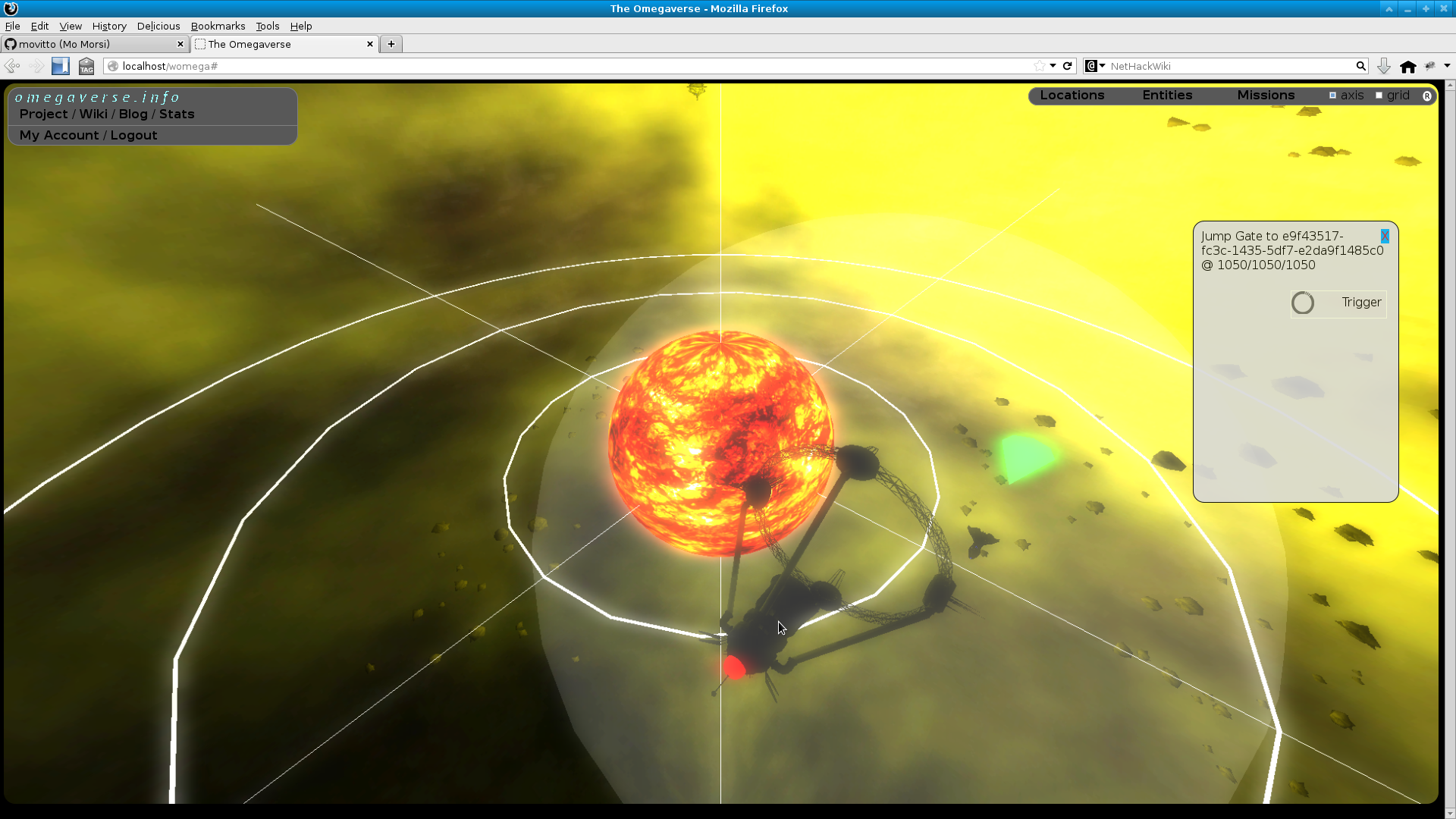Trigger the Jump Gate
1456x819 pixels.
point(1338,303)
